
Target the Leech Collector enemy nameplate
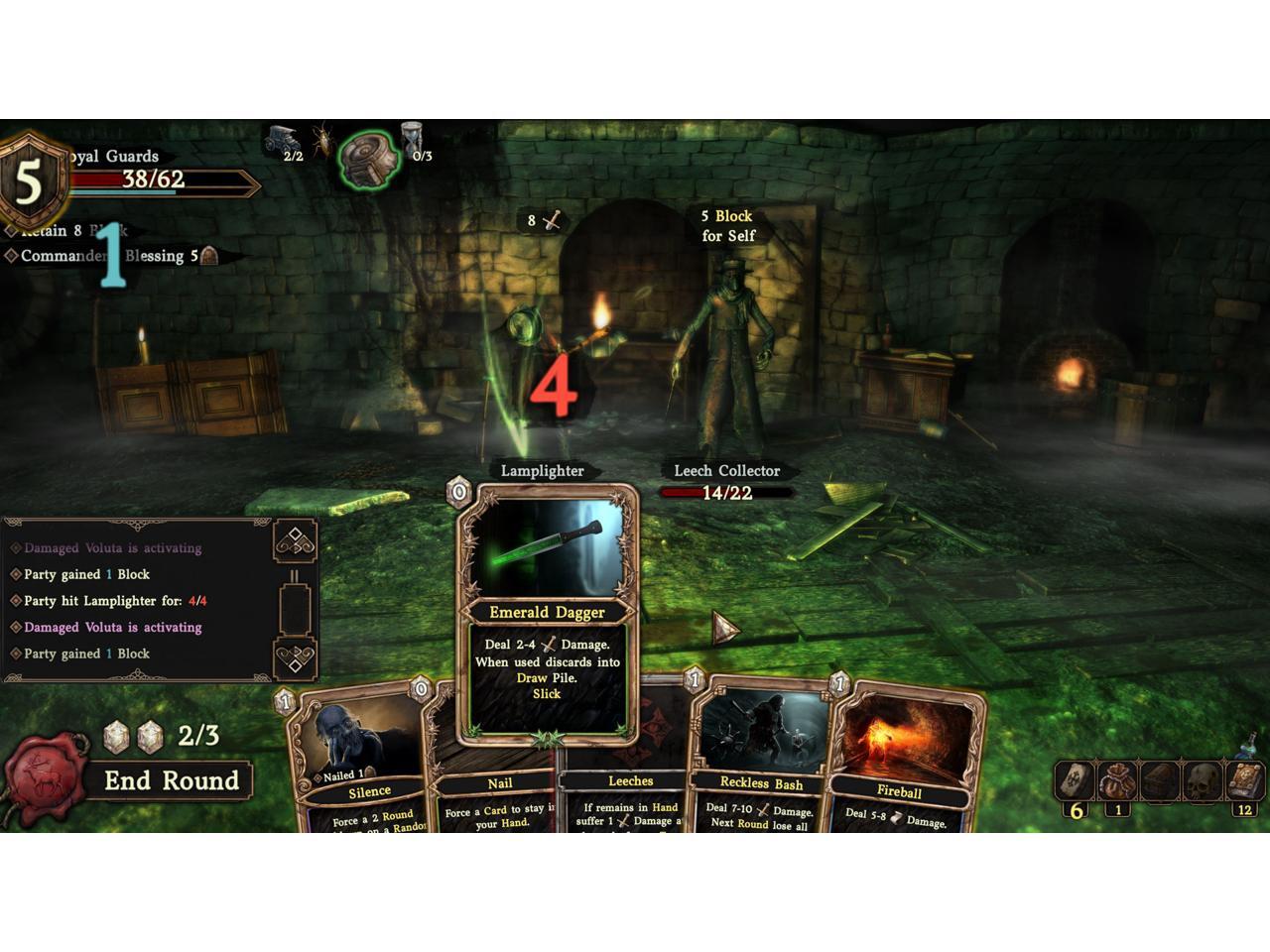(726, 470)
